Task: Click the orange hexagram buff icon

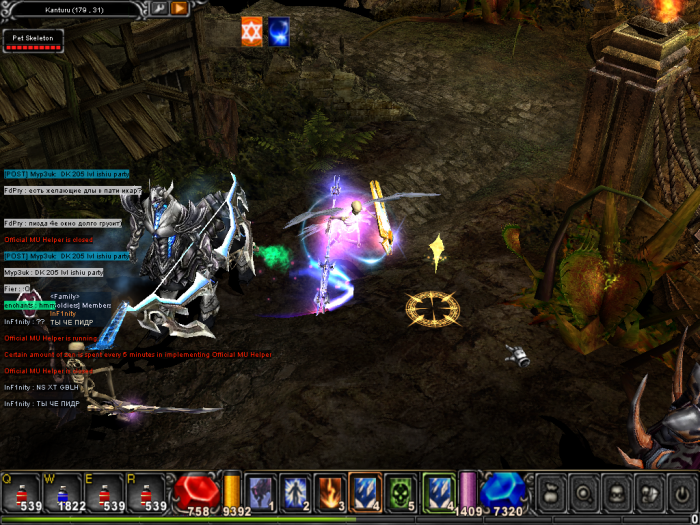Action: tap(252, 31)
